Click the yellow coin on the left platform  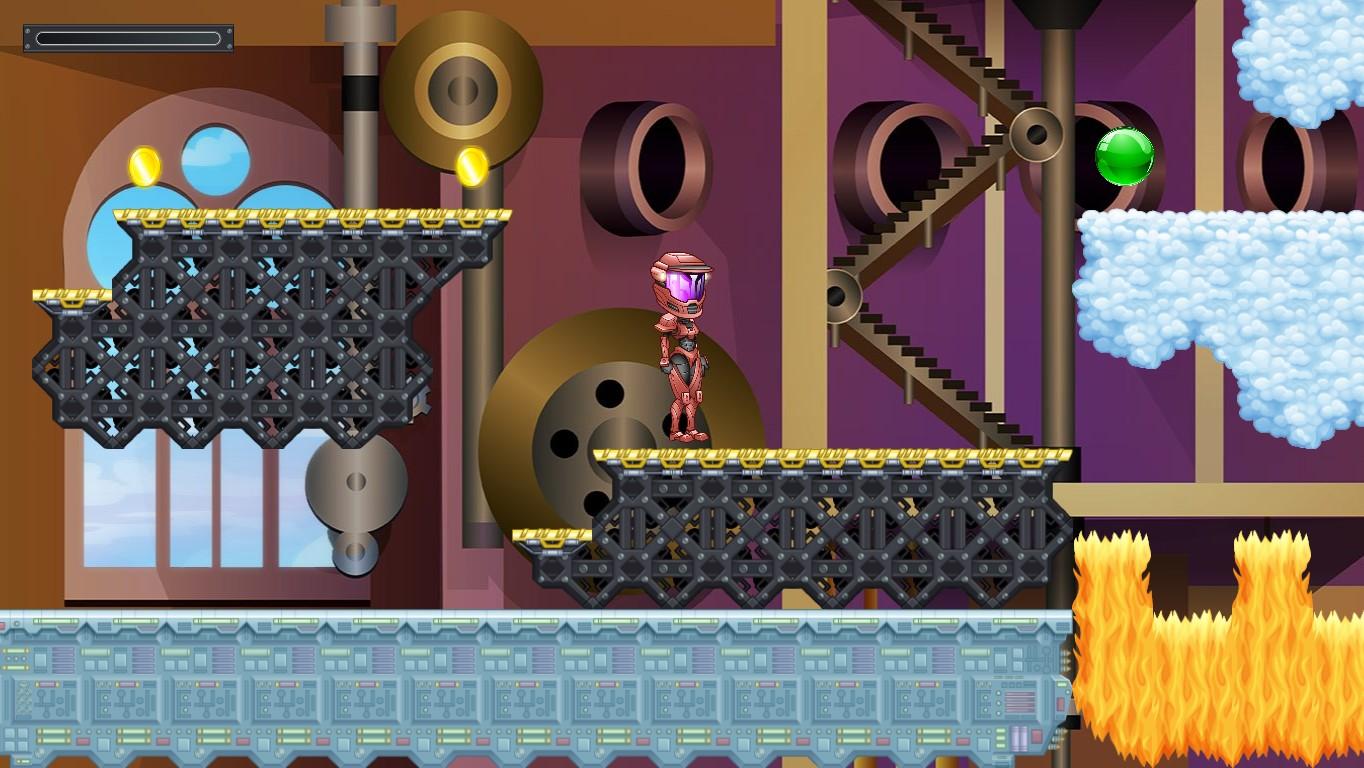tap(145, 165)
